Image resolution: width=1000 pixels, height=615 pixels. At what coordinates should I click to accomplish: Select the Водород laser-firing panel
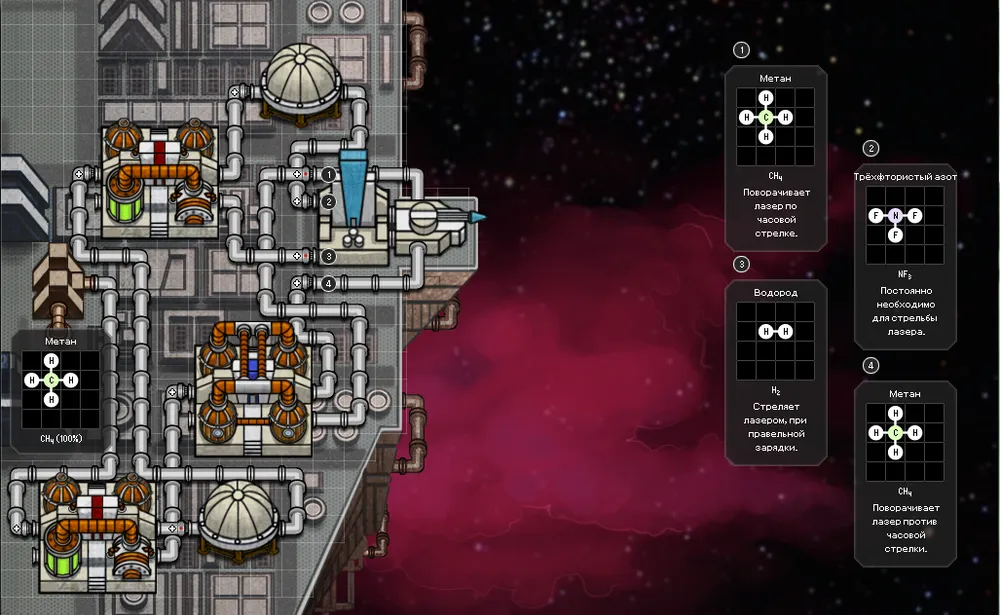tap(775, 372)
